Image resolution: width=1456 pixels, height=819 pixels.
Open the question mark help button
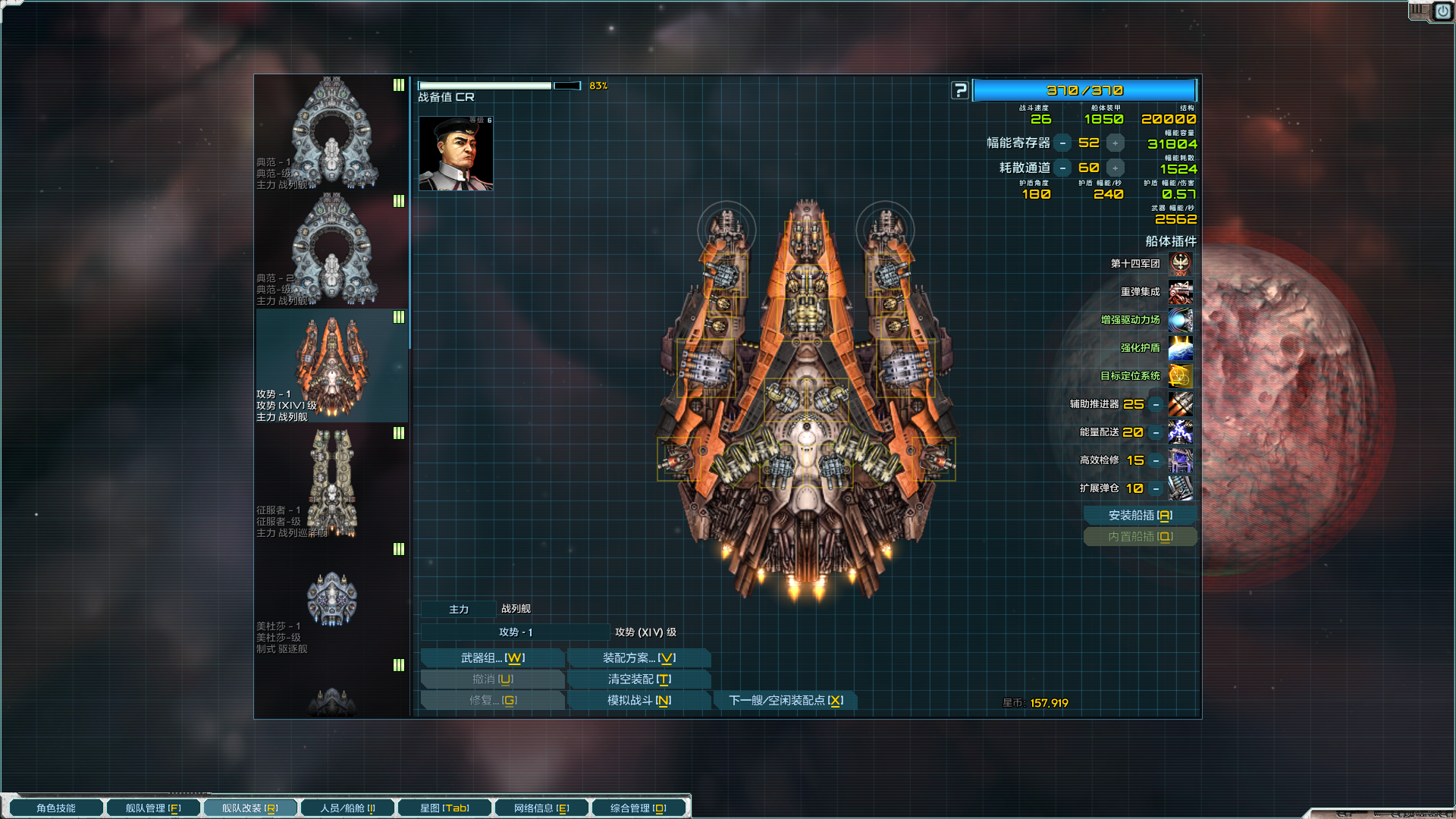pyautogui.click(x=960, y=90)
